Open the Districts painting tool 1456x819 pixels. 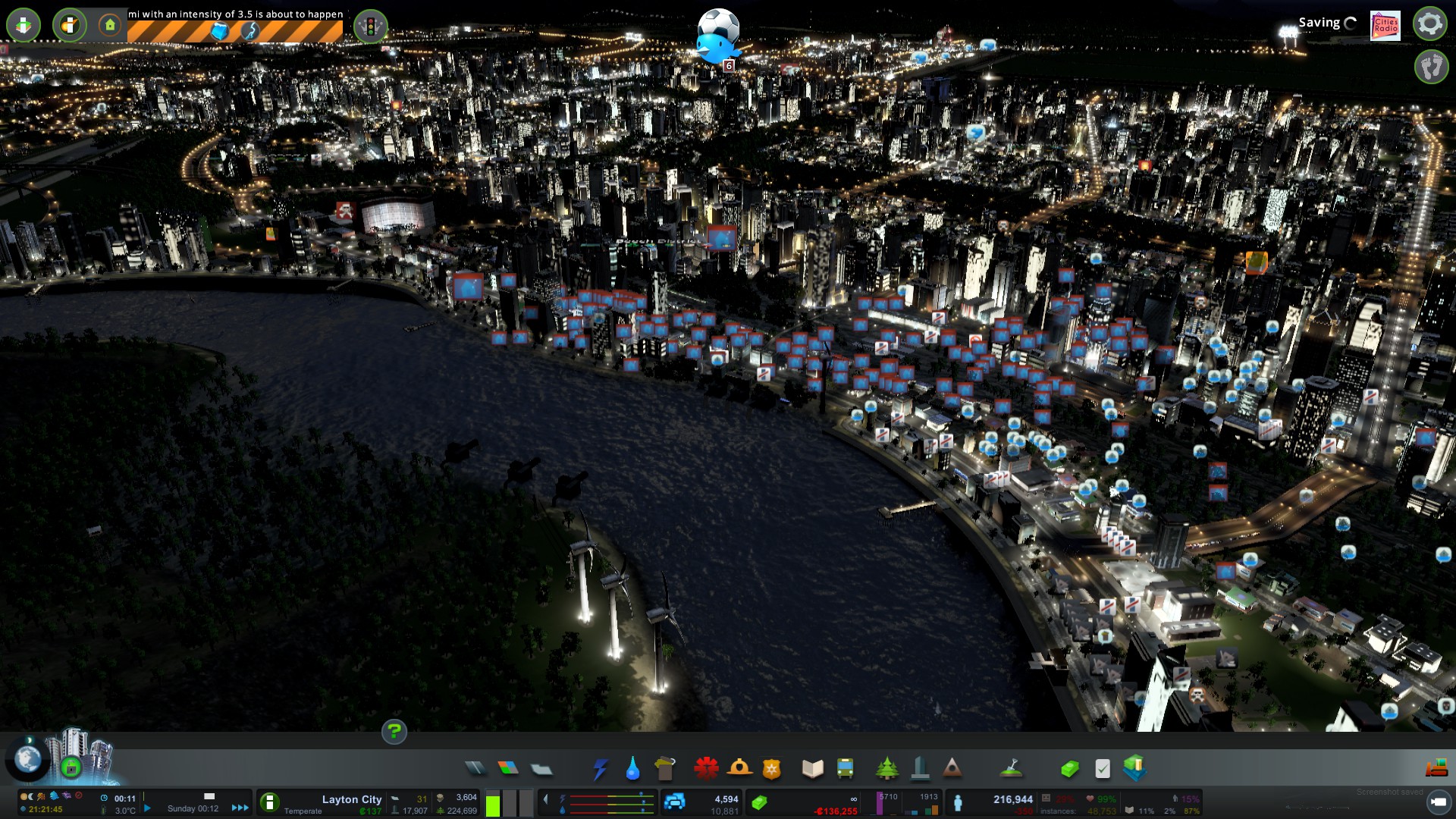click(541, 769)
